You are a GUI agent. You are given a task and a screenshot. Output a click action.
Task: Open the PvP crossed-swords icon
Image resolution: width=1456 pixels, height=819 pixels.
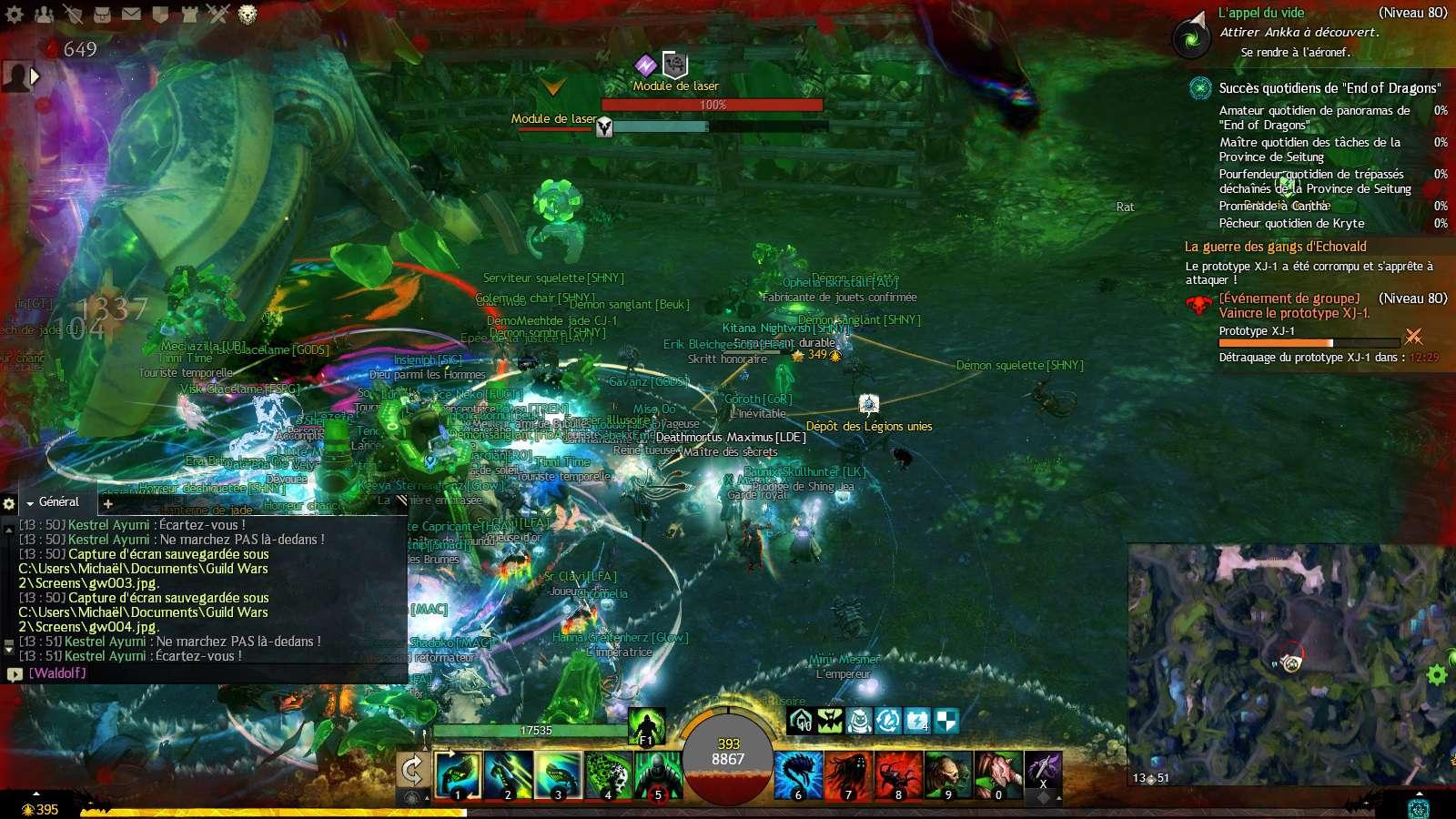coord(218,14)
